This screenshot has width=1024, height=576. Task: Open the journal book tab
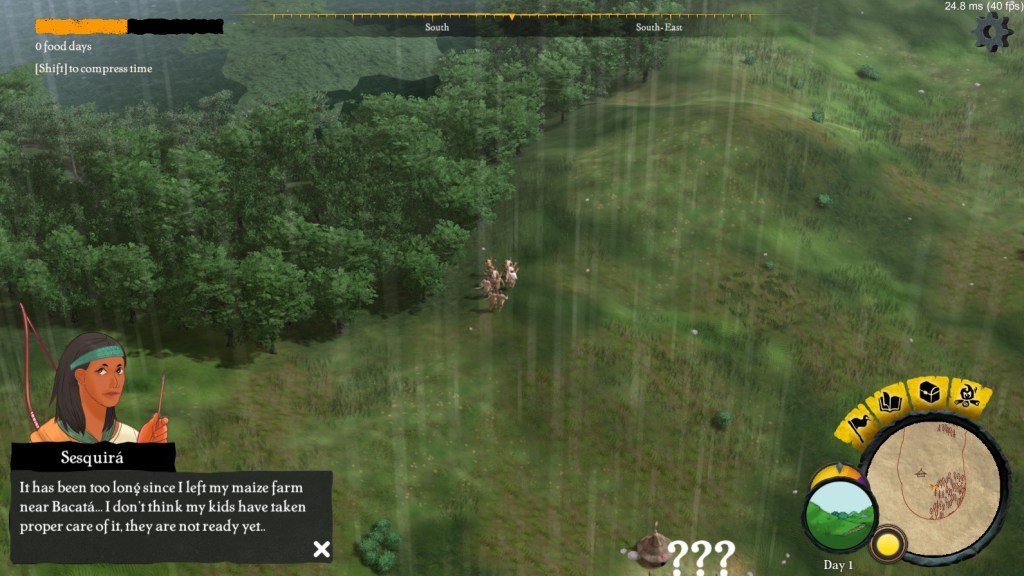[x=891, y=403]
